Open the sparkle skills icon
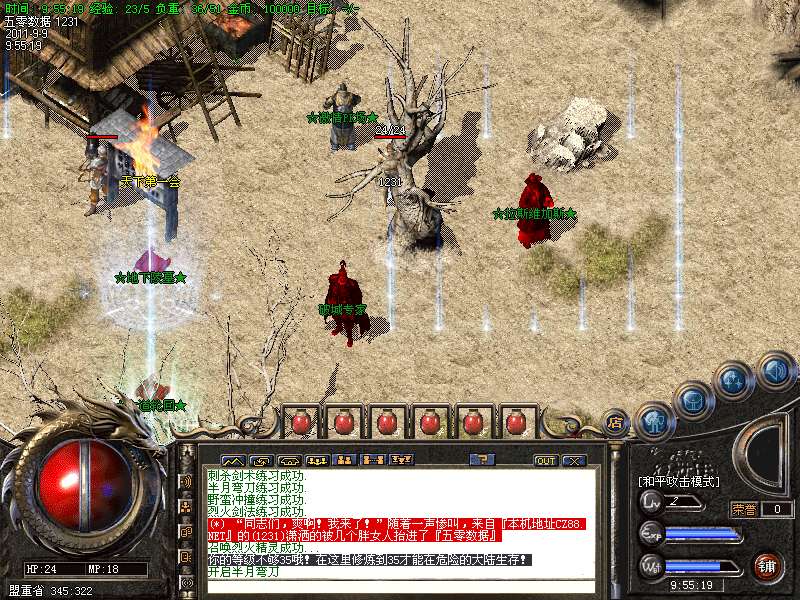The height and width of the screenshot is (600, 800). point(733,381)
